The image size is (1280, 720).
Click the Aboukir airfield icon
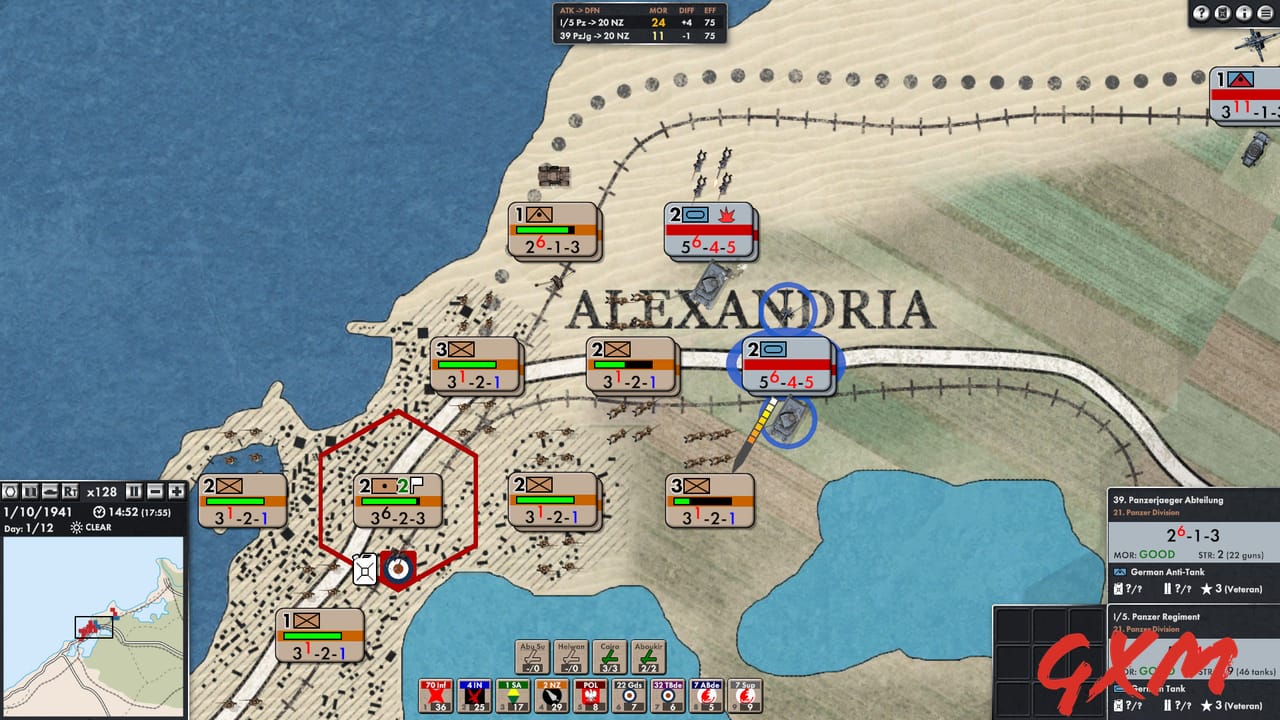[648, 658]
